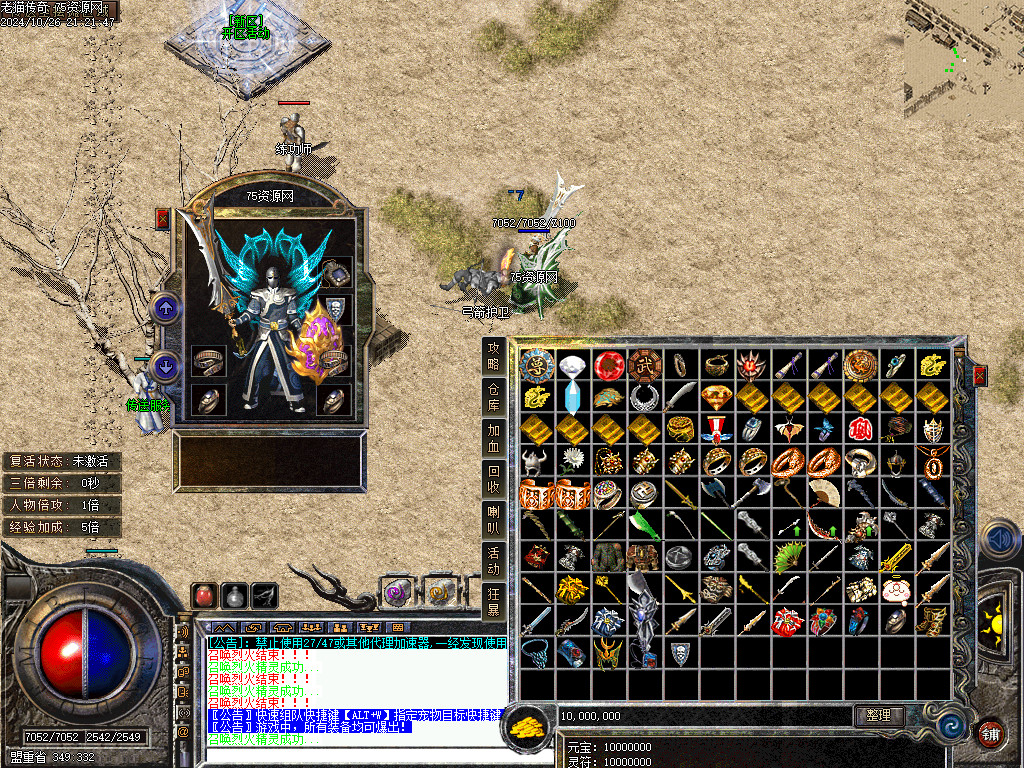
Task: Click the down arrow on the character panel
Action: click(166, 366)
